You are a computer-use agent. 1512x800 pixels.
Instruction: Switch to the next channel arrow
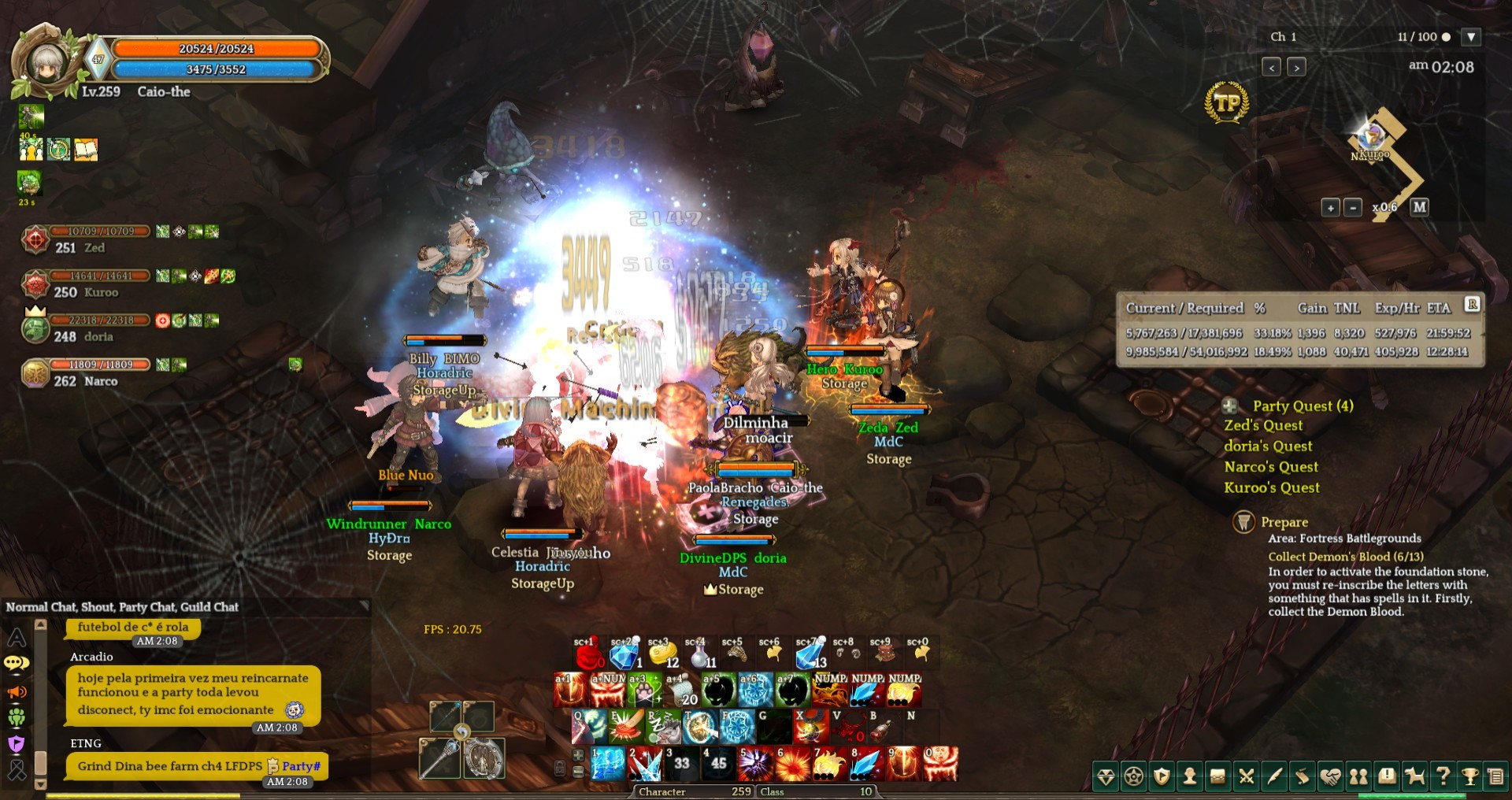point(1296,68)
